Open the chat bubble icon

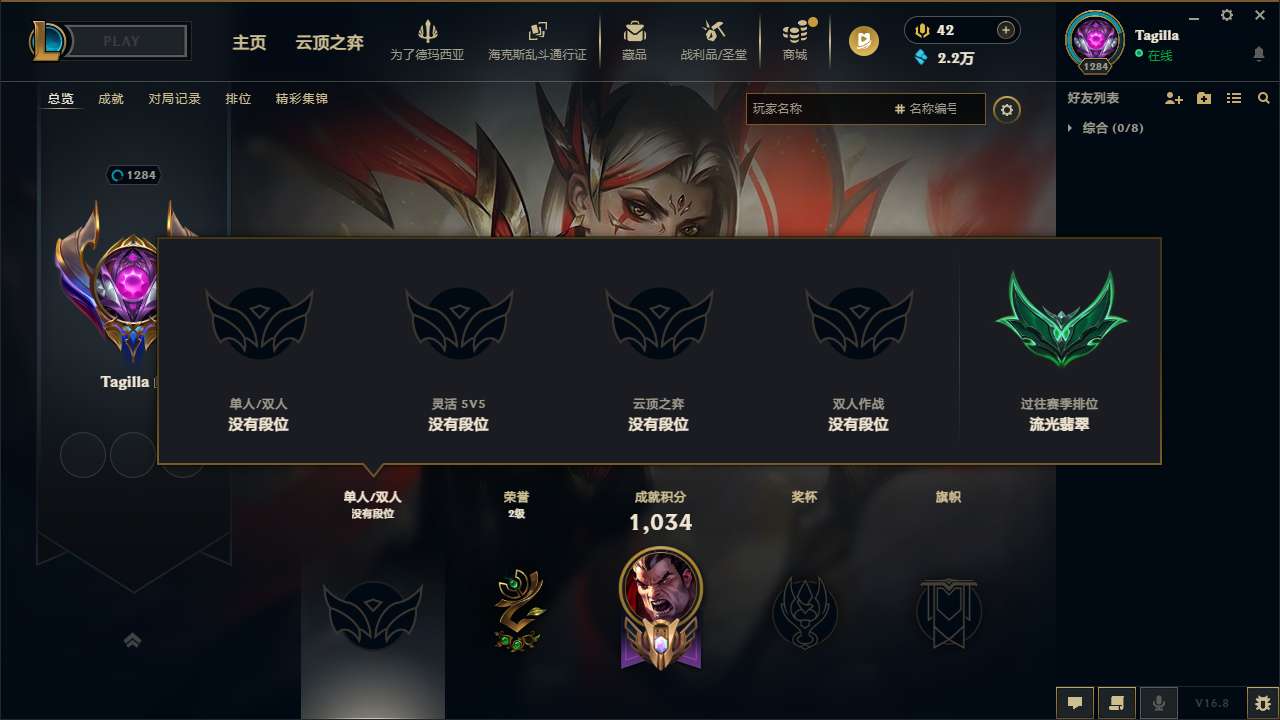[1075, 703]
